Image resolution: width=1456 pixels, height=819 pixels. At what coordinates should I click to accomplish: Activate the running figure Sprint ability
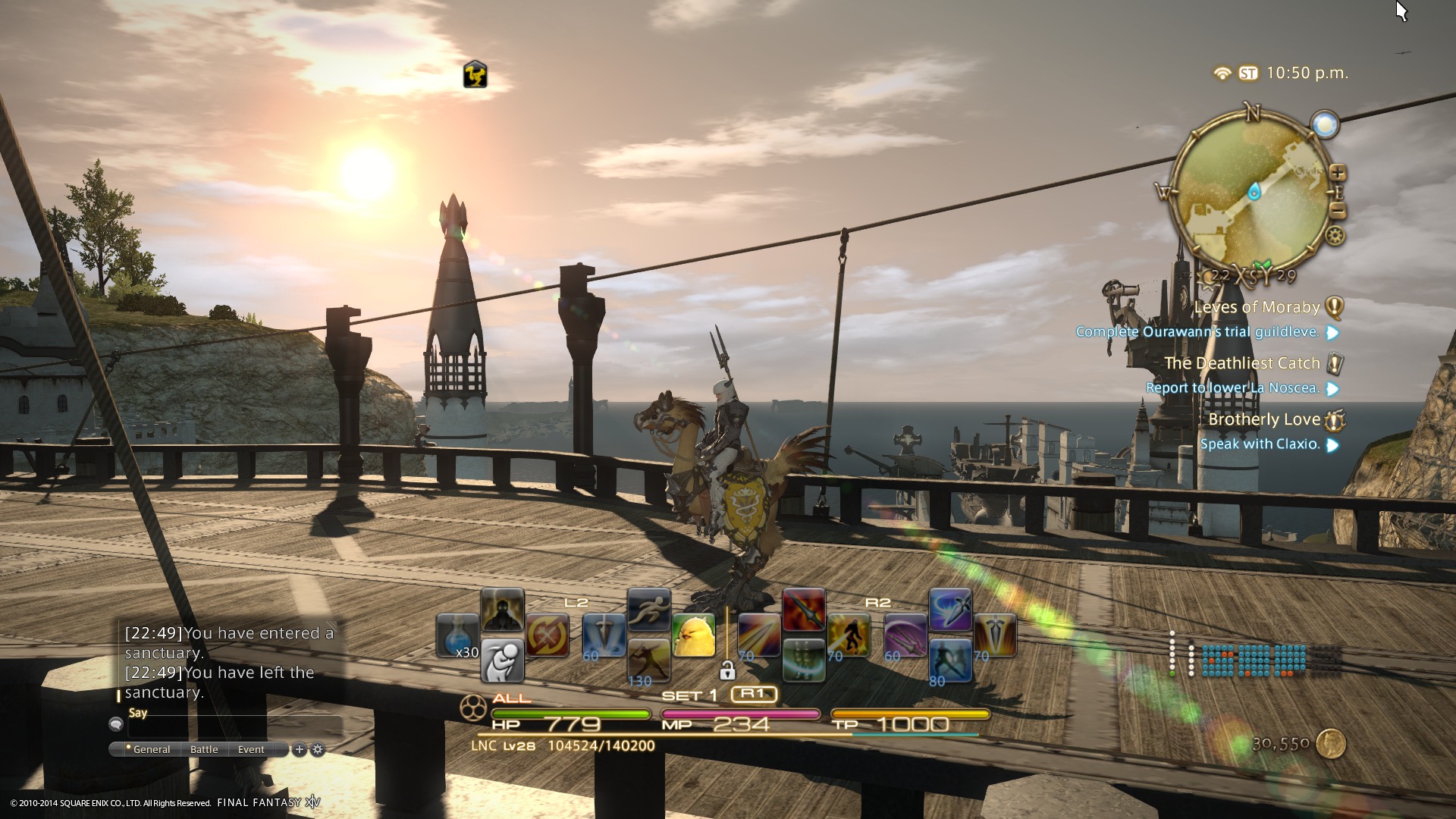[649, 610]
